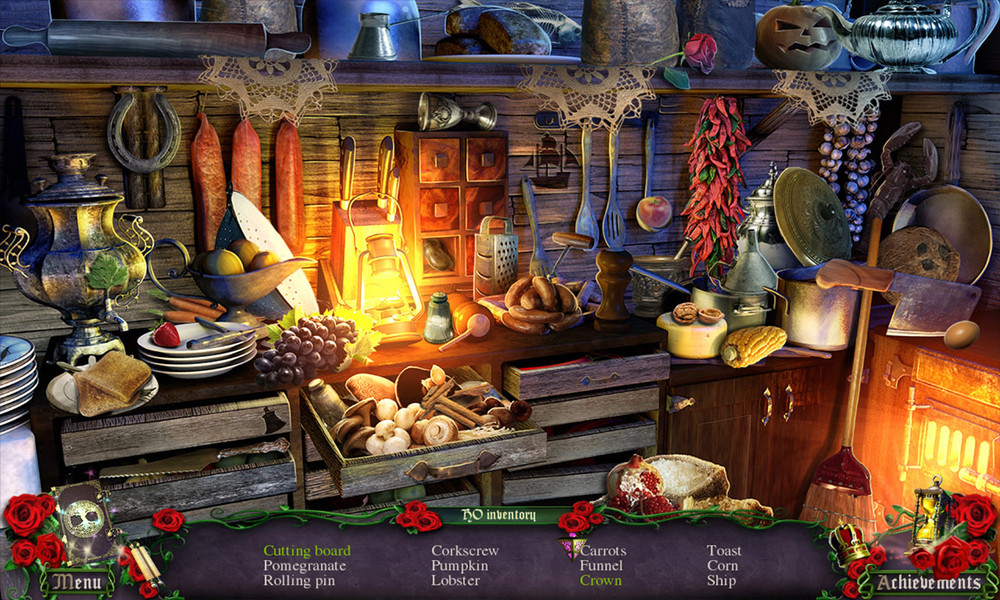
Task: Open the Menu button
Action: (x=76, y=581)
